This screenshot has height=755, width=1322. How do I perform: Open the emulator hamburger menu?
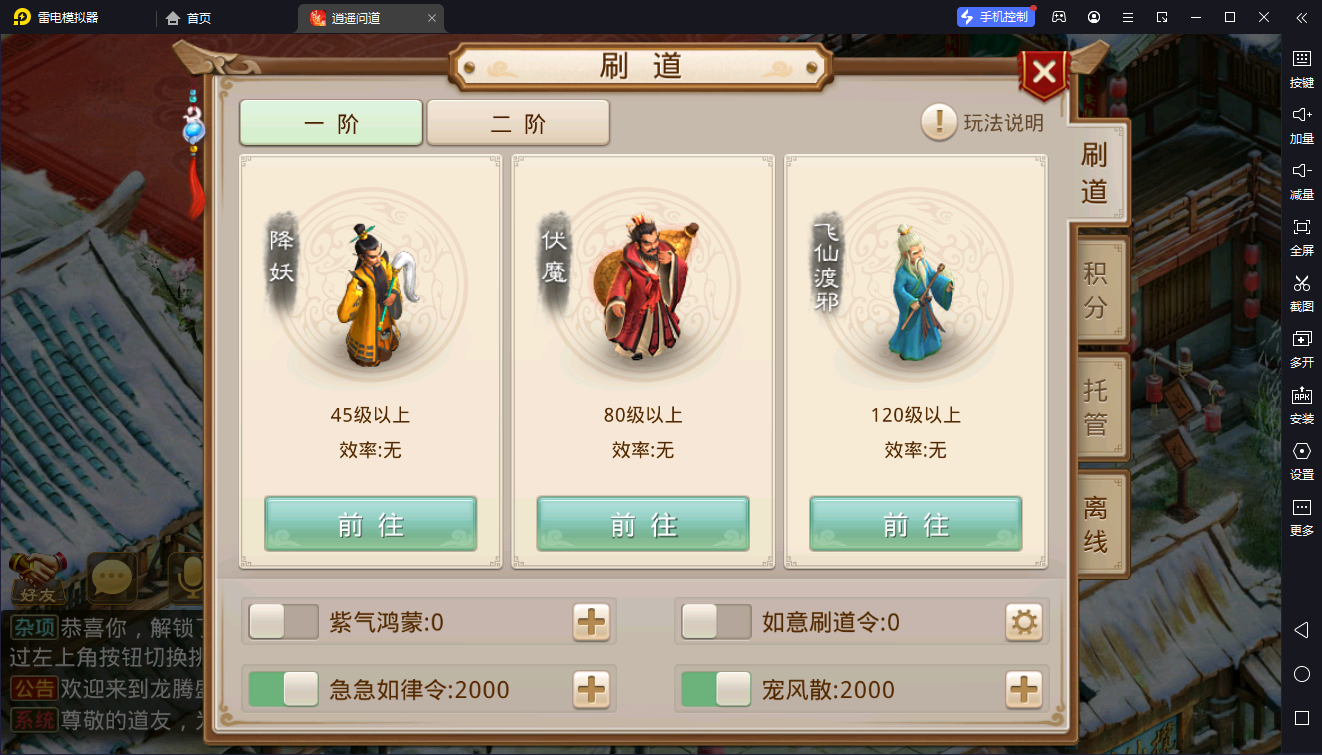point(1126,17)
